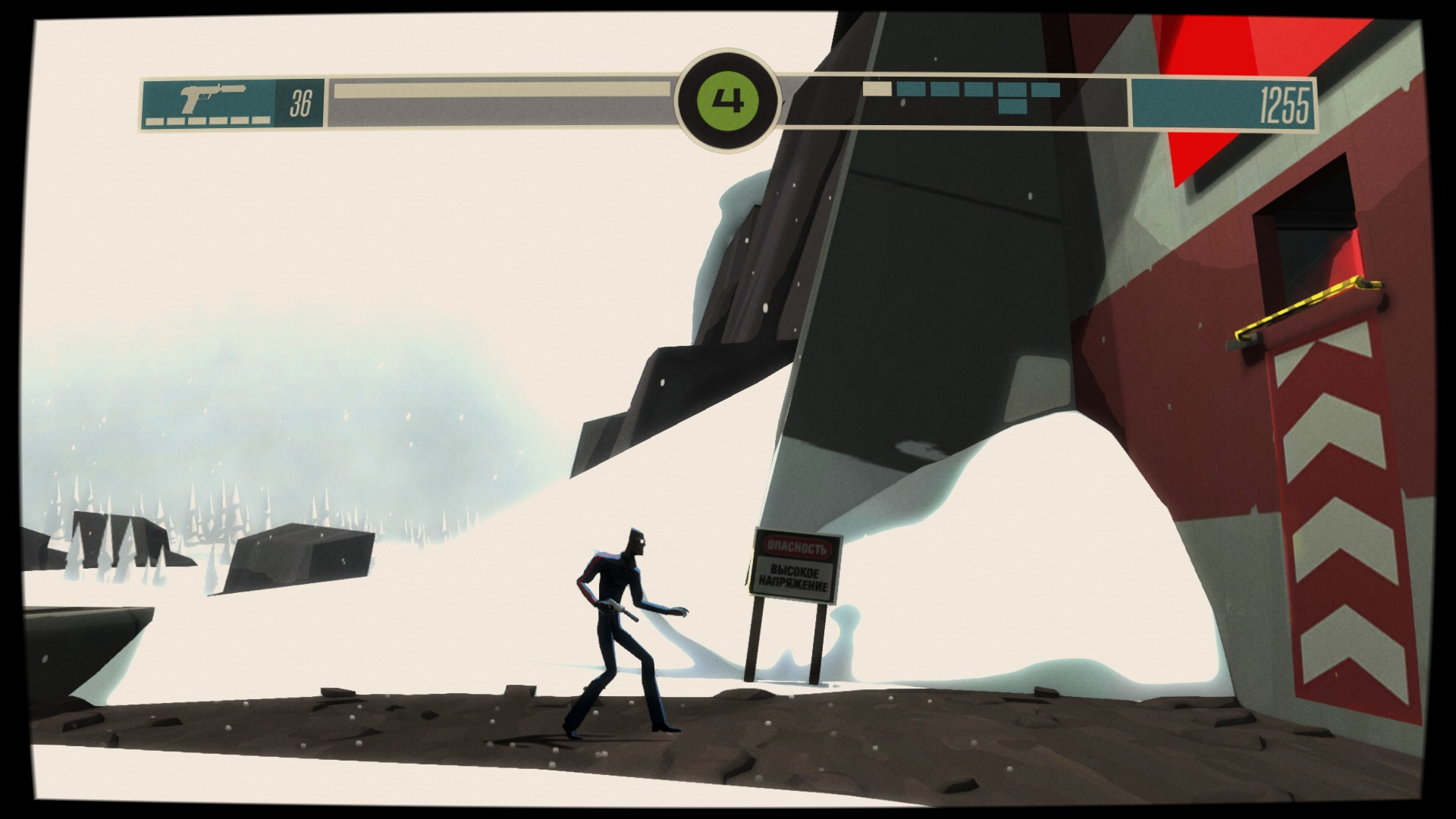The height and width of the screenshot is (819, 1456).
Task: Click the white magazine indicator in the clip row
Action: (876, 89)
